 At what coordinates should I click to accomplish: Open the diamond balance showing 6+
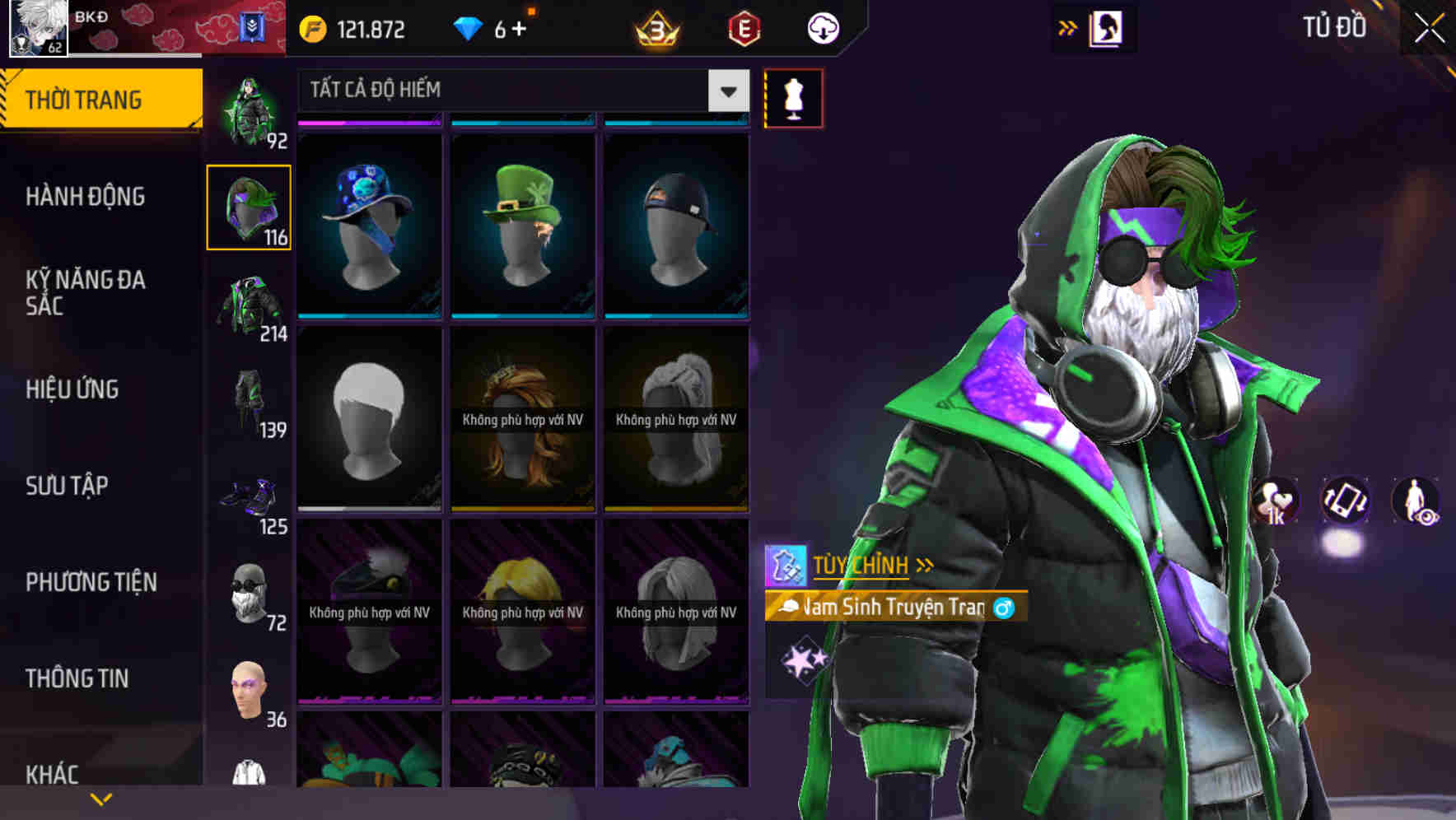[495, 27]
